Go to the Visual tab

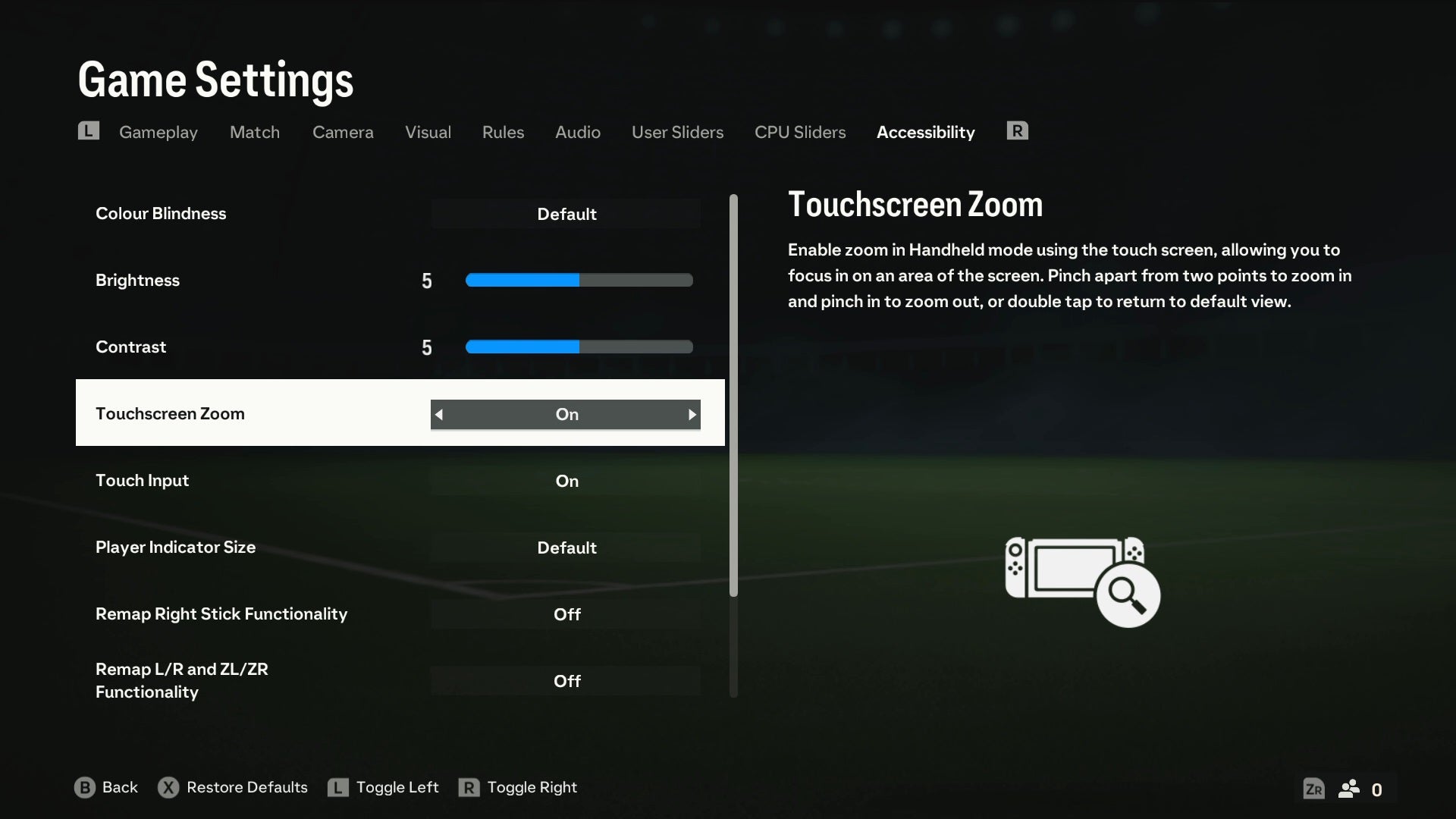click(x=428, y=132)
